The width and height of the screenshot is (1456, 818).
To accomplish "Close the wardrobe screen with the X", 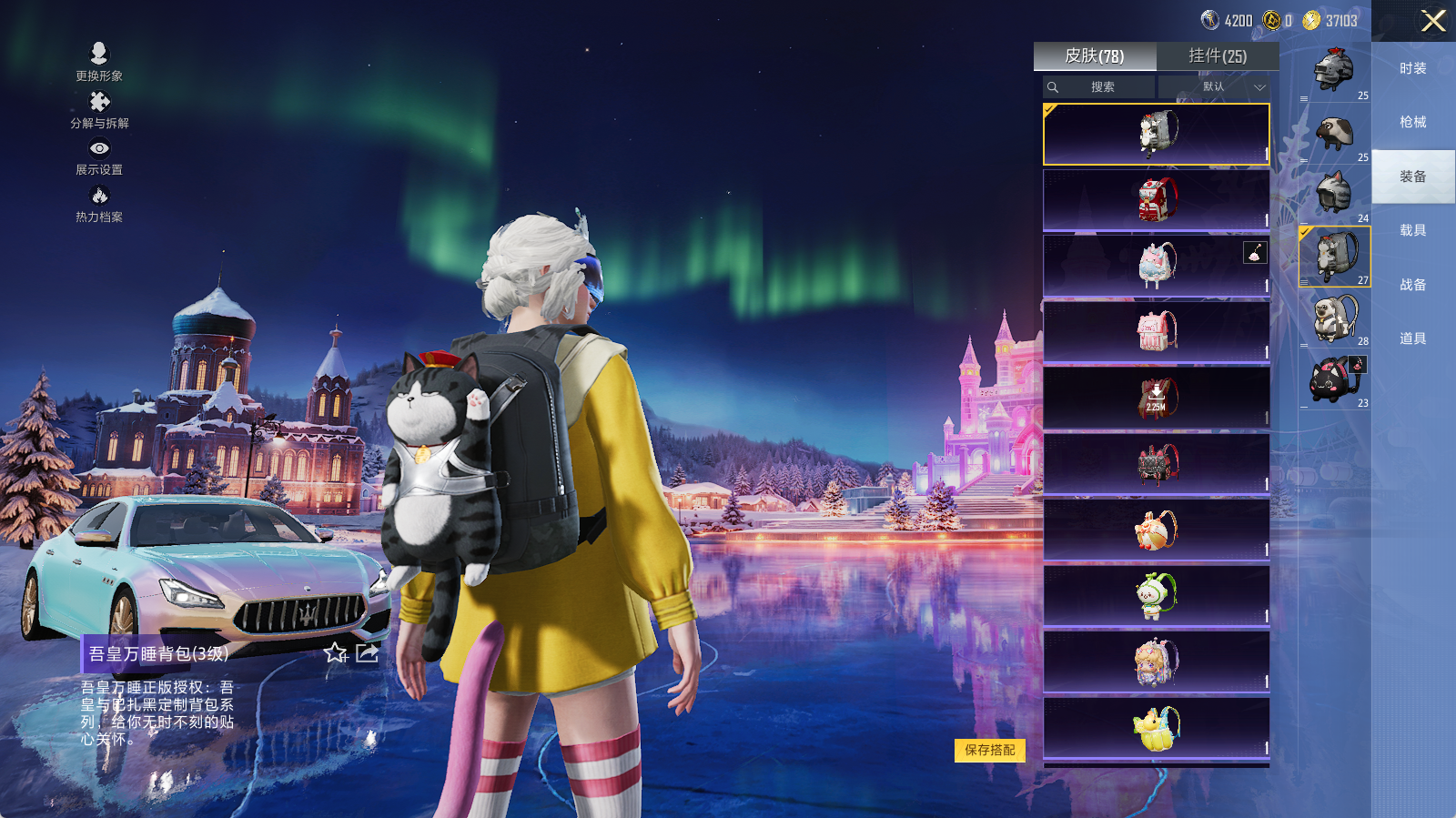I will [x=1433, y=21].
